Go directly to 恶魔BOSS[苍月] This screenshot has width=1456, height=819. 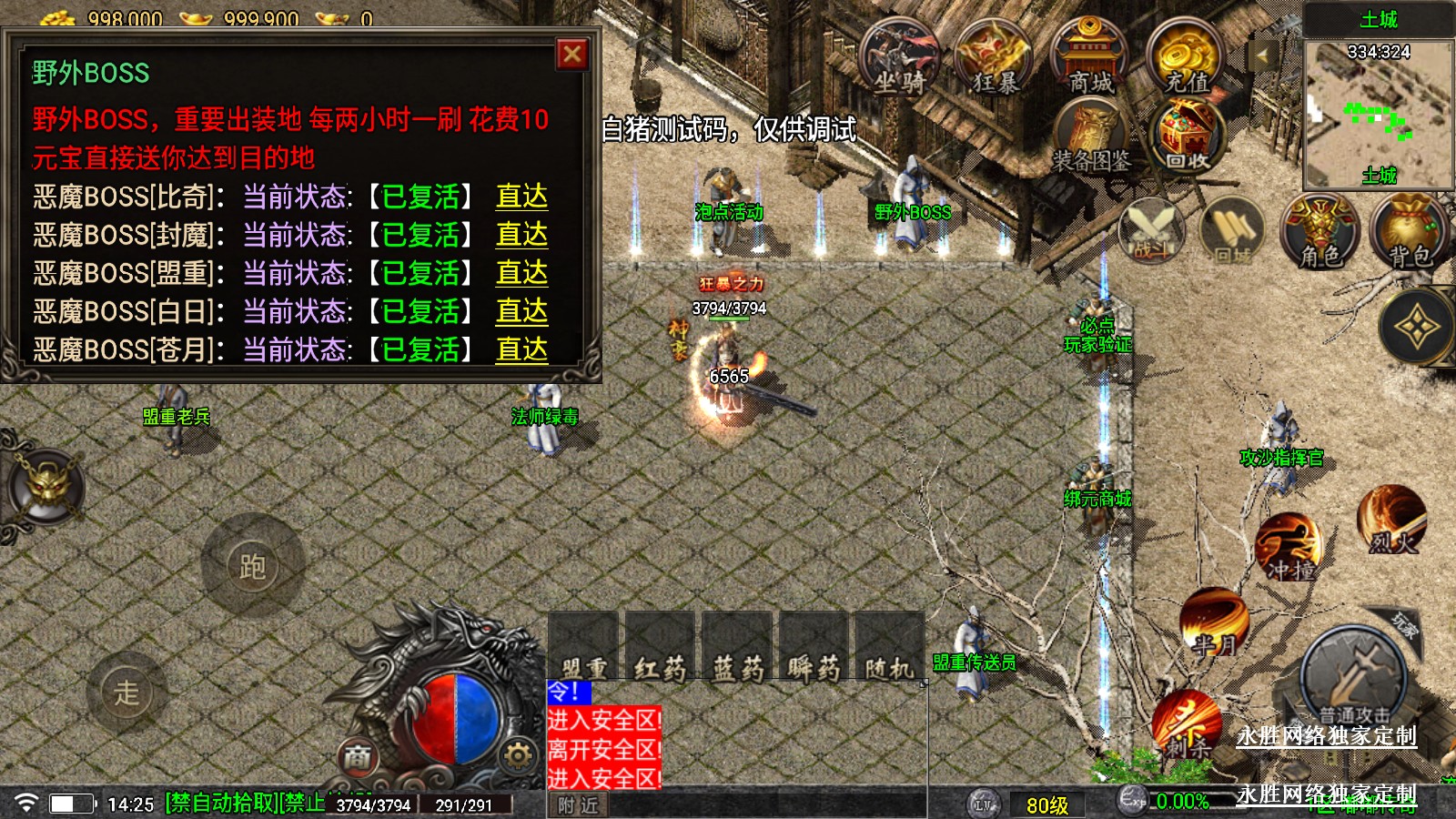click(x=521, y=349)
